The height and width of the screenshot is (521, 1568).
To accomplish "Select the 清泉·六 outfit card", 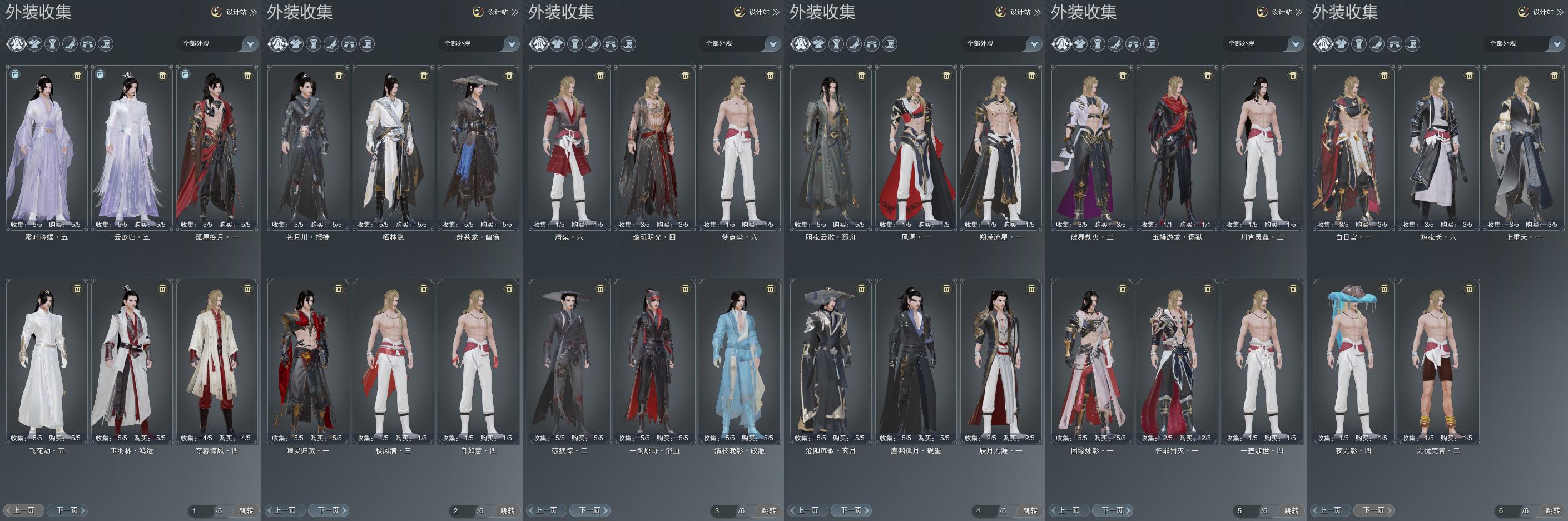I will pyautogui.click(x=569, y=146).
